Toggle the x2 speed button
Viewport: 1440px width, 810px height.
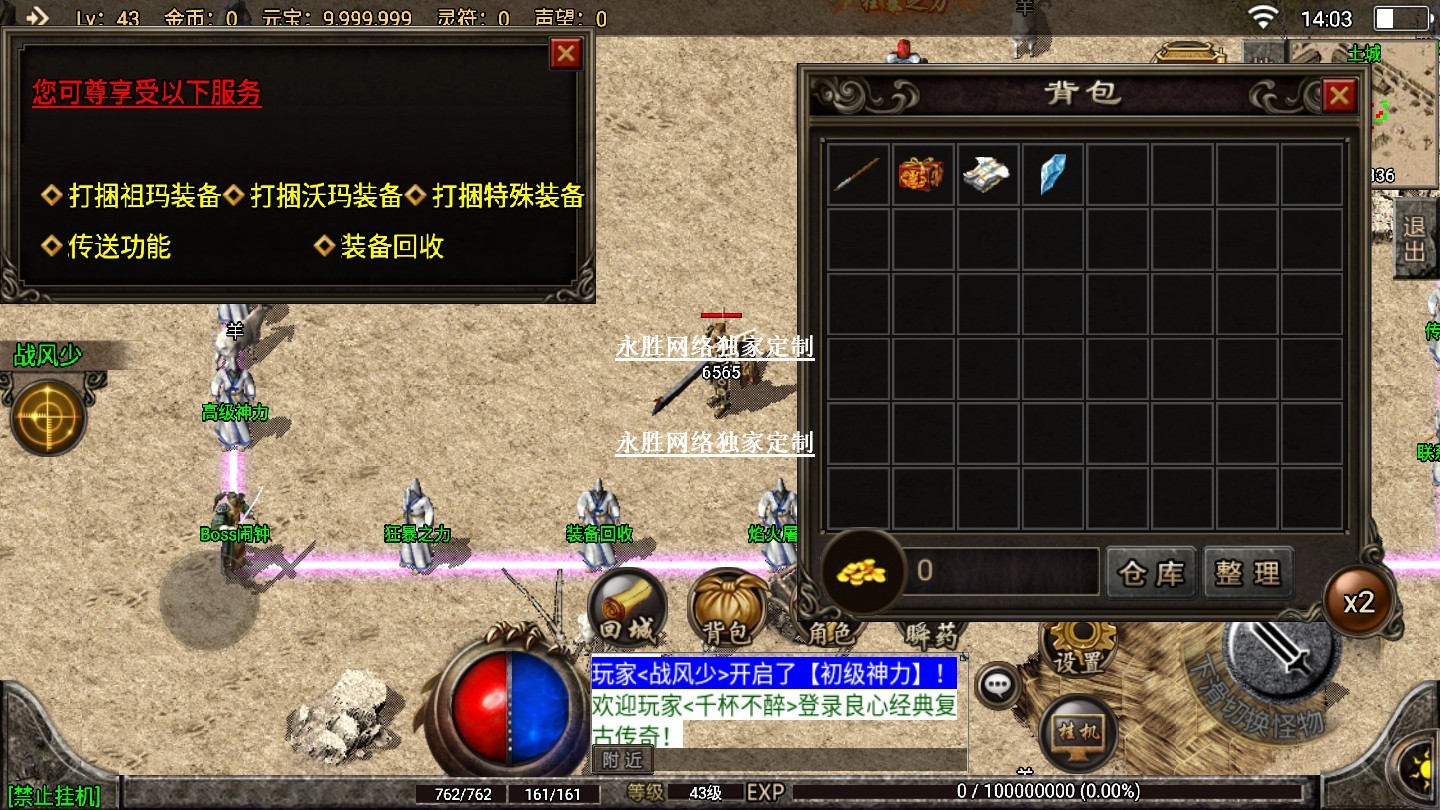1359,602
